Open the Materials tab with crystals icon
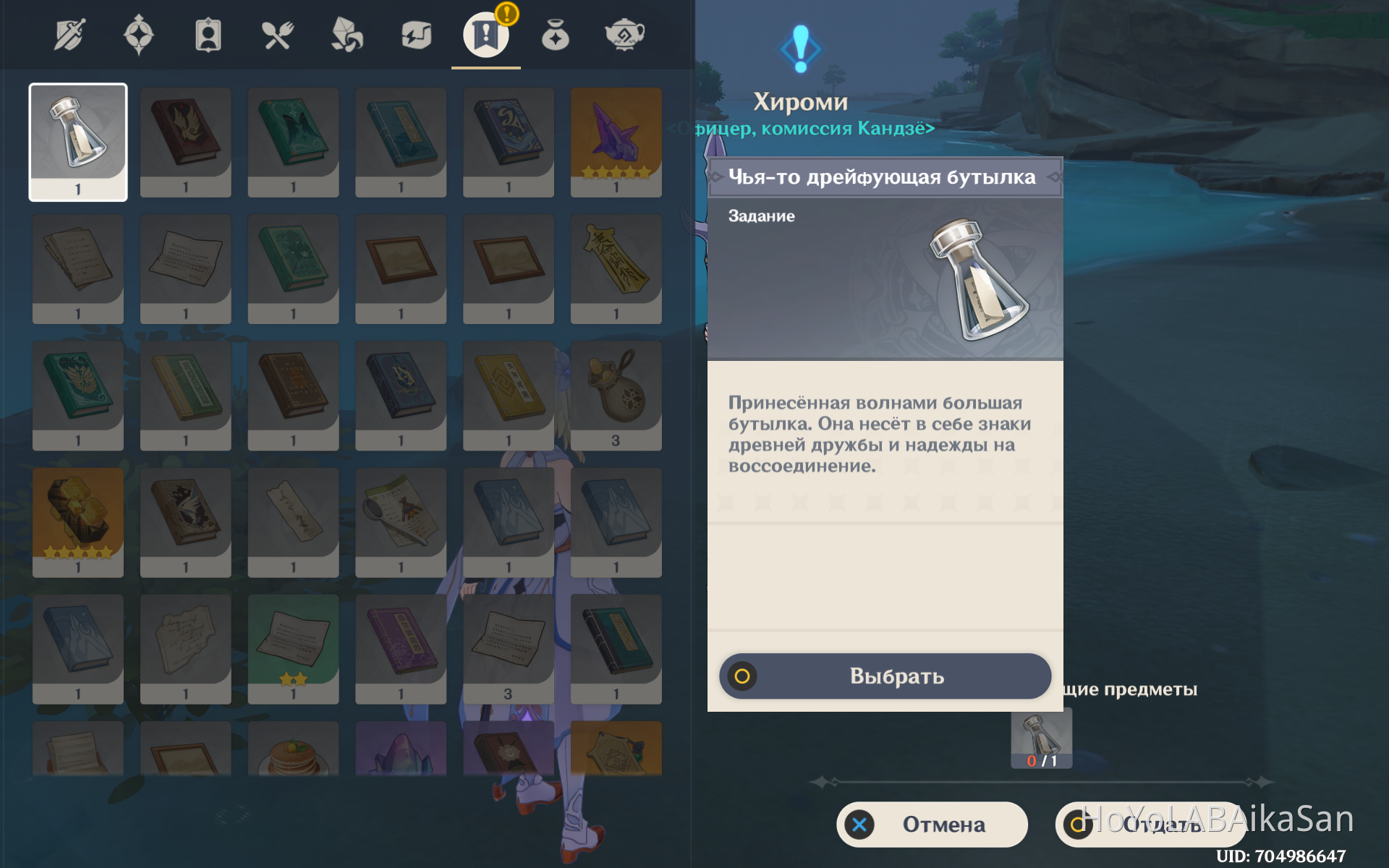This screenshot has width=1389, height=868. click(x=347, y=35)
